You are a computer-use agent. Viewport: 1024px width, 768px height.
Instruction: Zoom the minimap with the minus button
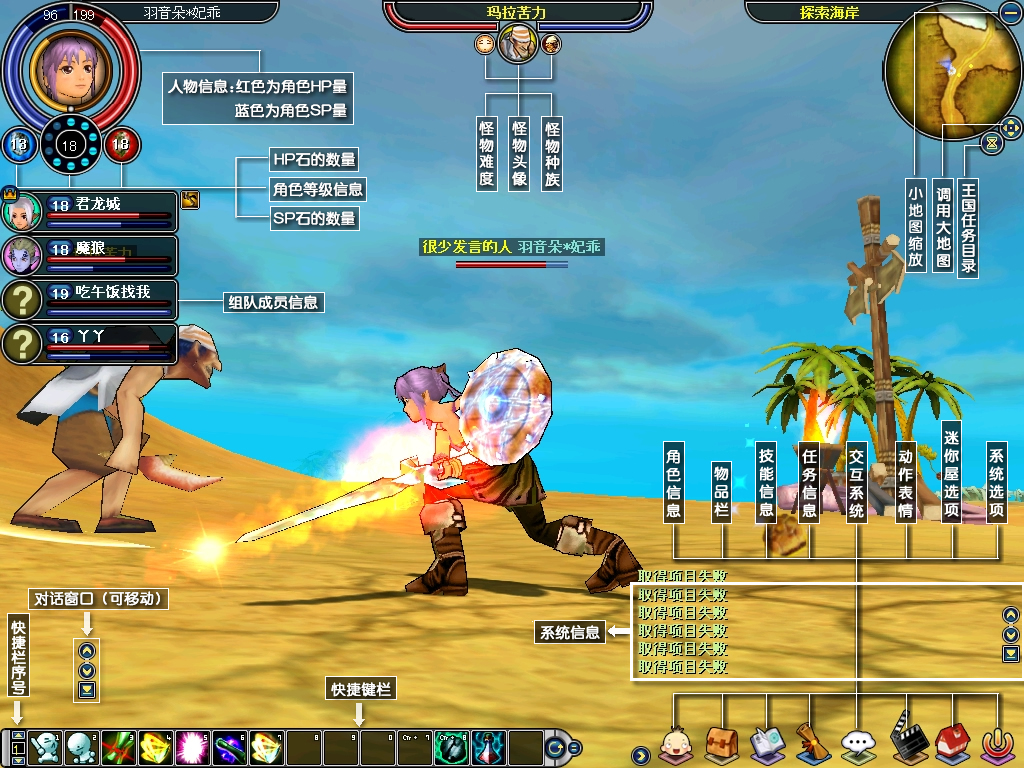pos(1007,12)
